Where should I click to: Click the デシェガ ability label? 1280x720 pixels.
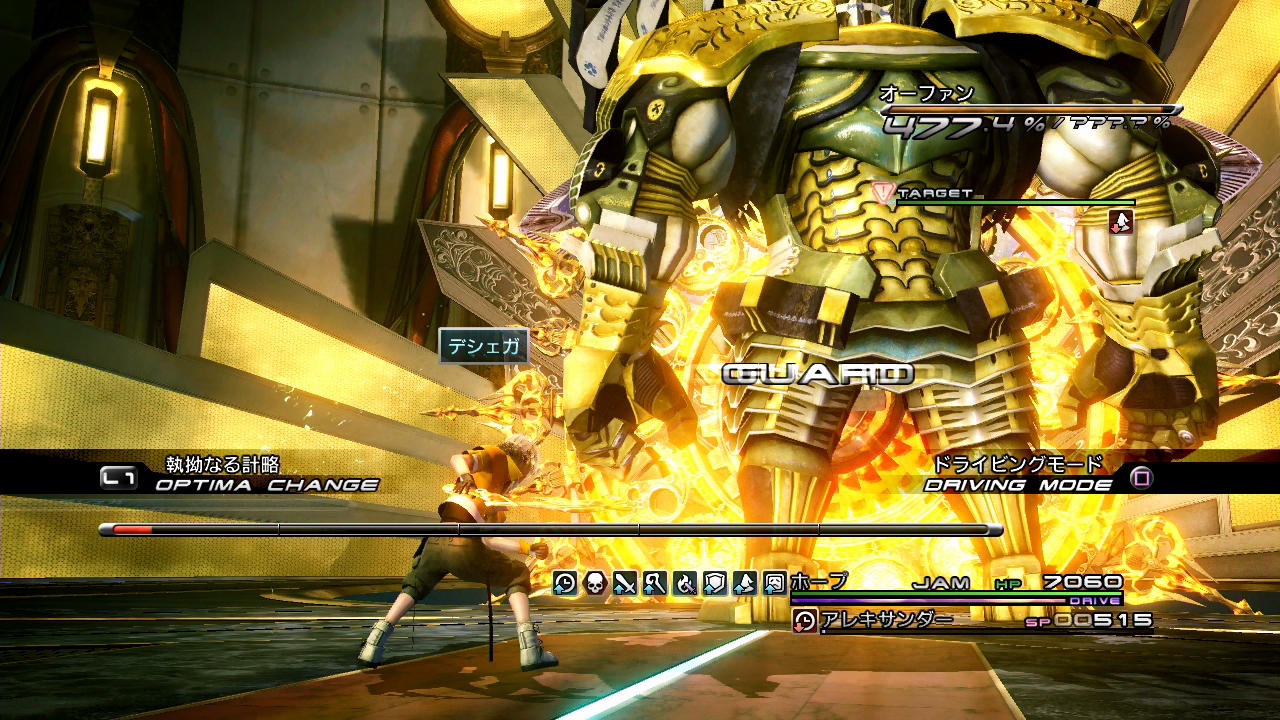[483, 346]
